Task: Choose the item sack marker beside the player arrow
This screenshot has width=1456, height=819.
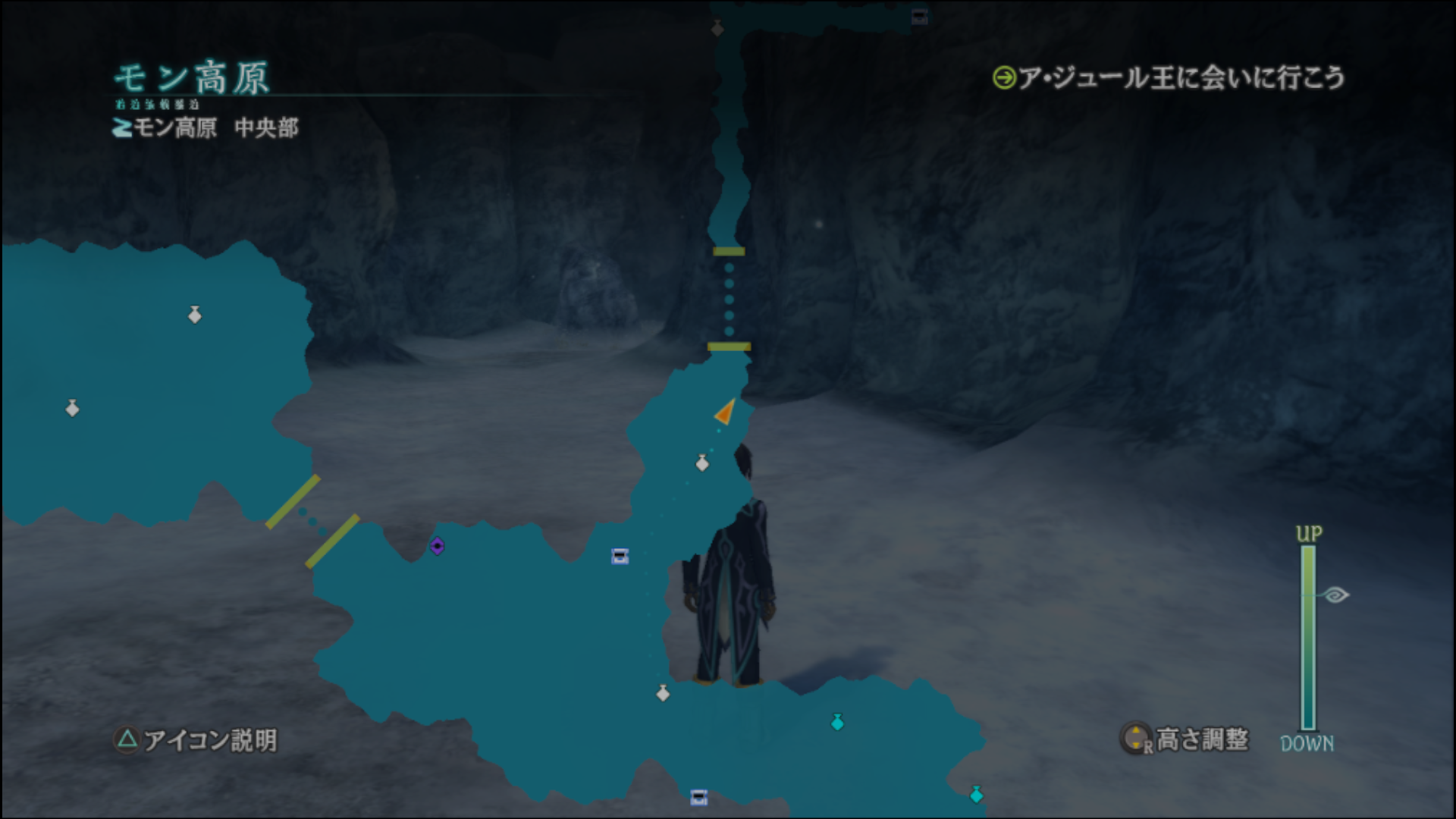Action: [x=702, y=463]
